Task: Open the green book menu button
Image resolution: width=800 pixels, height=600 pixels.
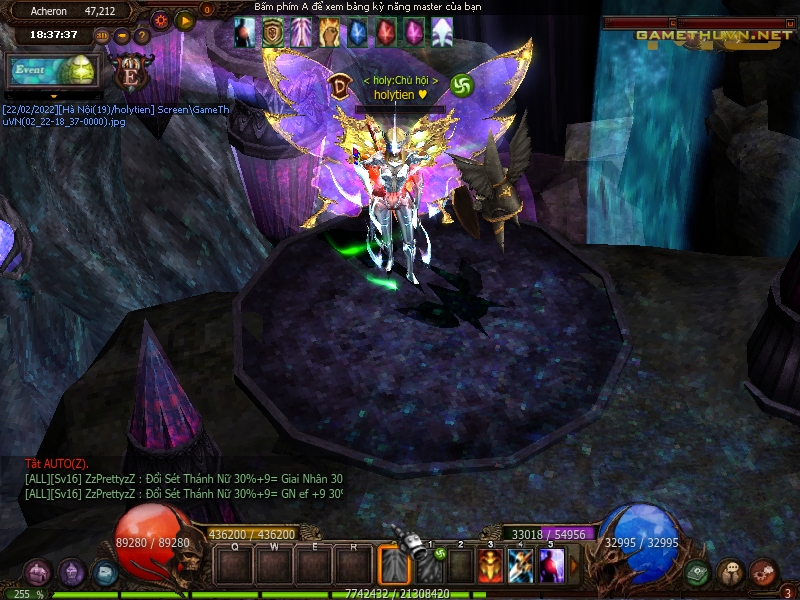Action: tap(697, 573)
